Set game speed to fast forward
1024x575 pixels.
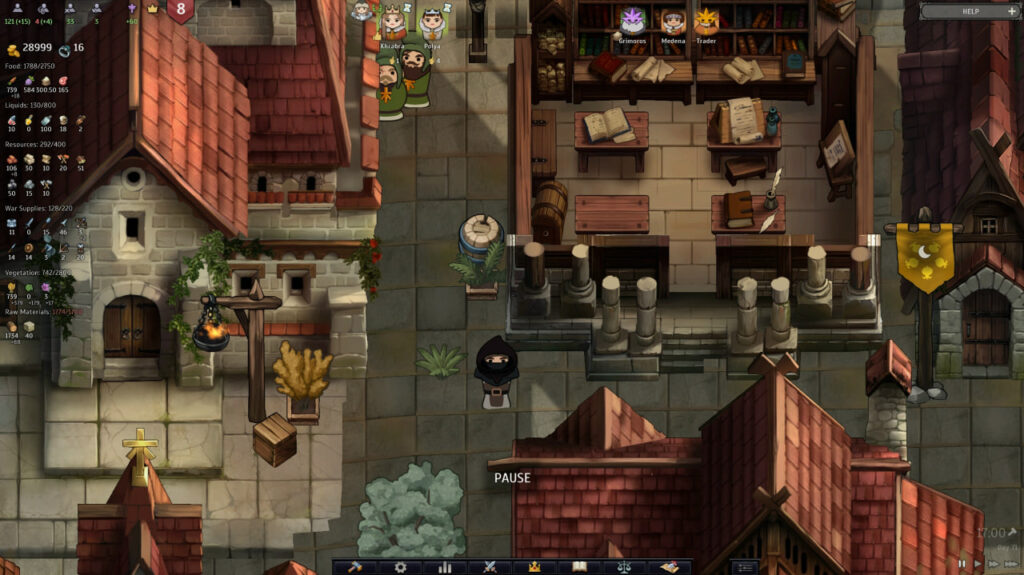click(992, 564)
